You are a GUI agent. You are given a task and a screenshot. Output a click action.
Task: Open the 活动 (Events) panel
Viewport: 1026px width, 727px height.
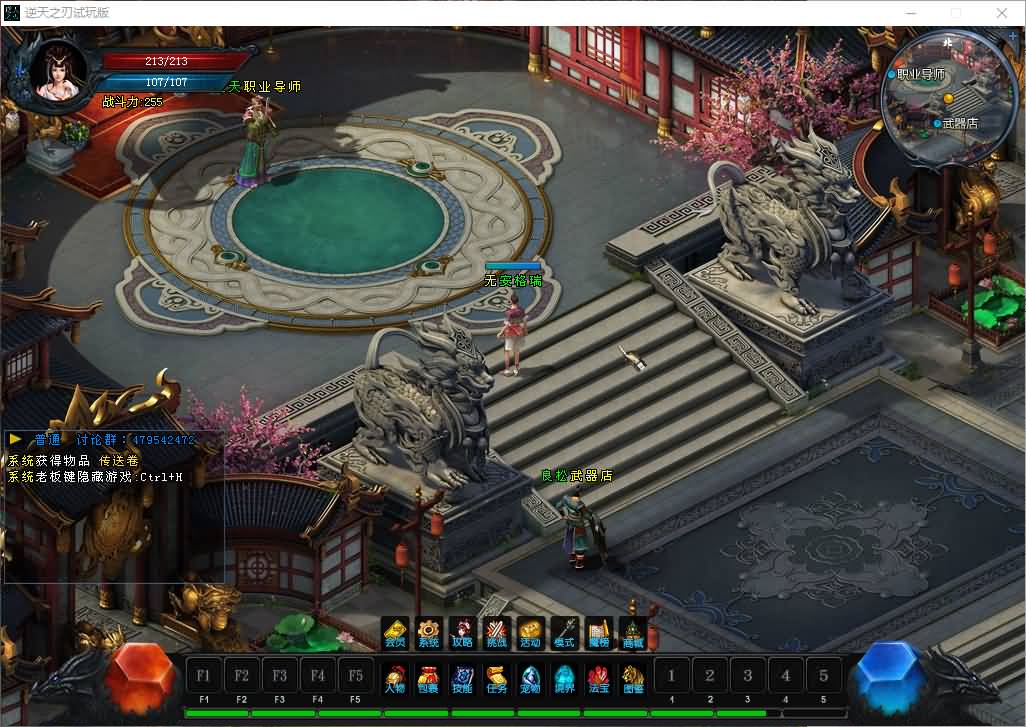click(x=530, y=634)
